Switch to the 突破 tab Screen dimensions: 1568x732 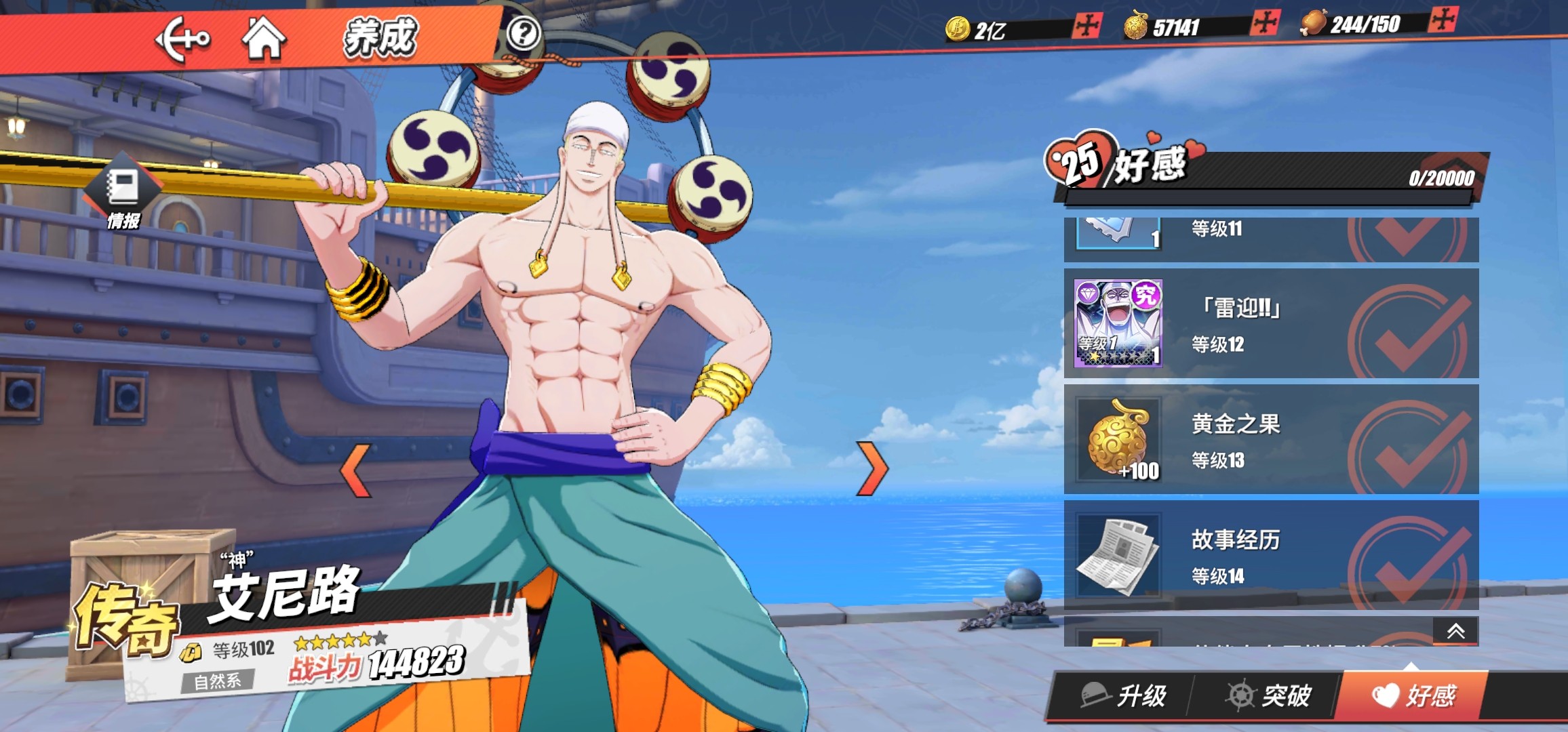pyautogui.click(x=1268, y=695)
